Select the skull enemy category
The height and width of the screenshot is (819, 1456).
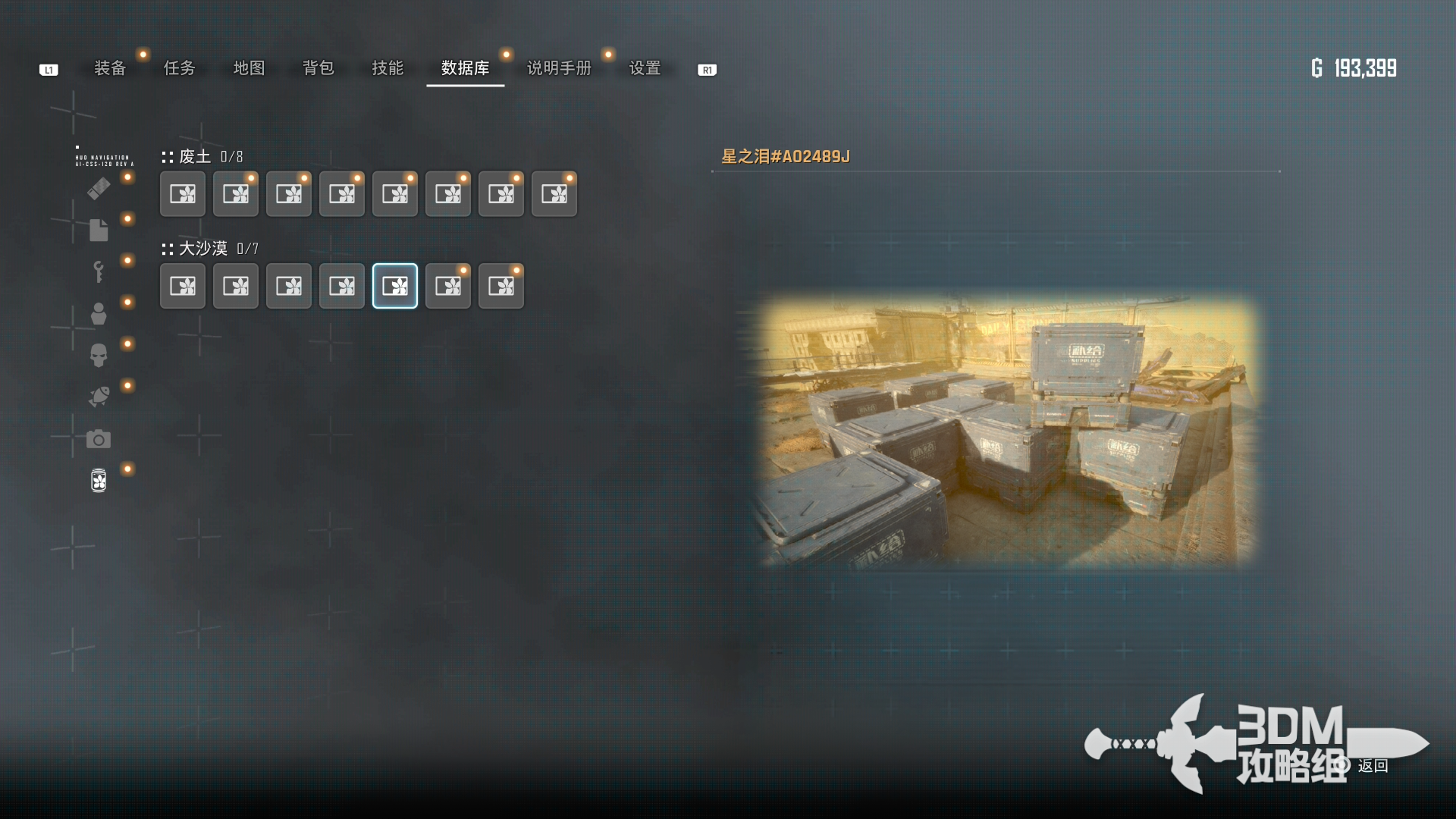[99, 355]
